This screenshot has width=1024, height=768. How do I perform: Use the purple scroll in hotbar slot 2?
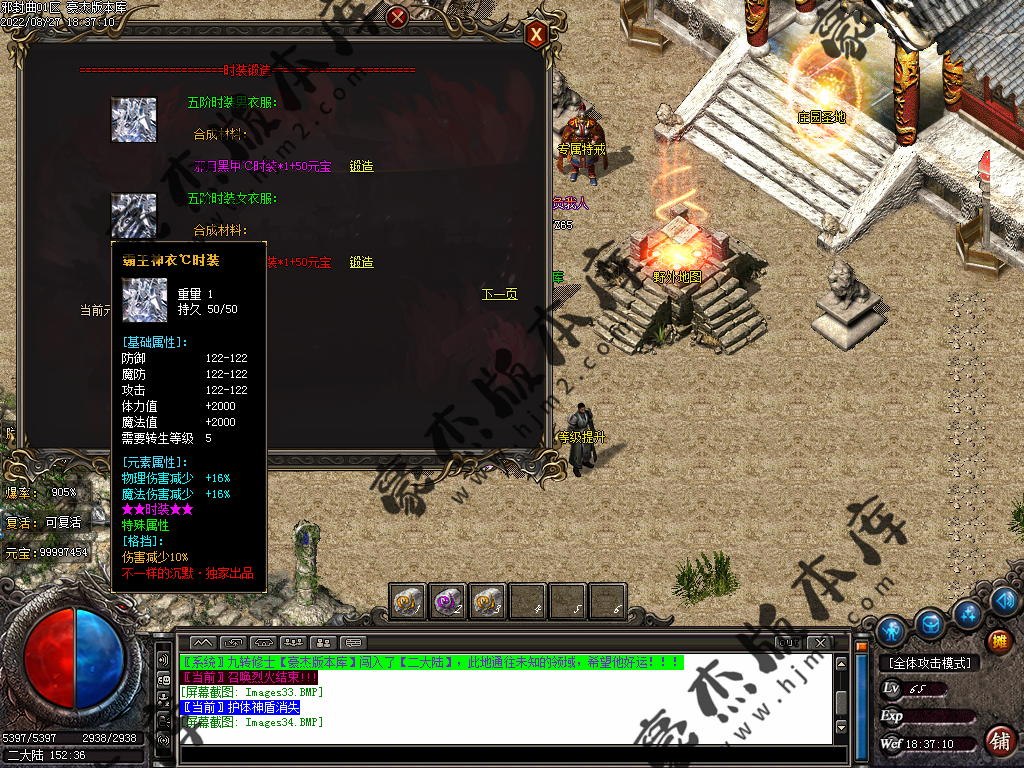coord(448,601)
